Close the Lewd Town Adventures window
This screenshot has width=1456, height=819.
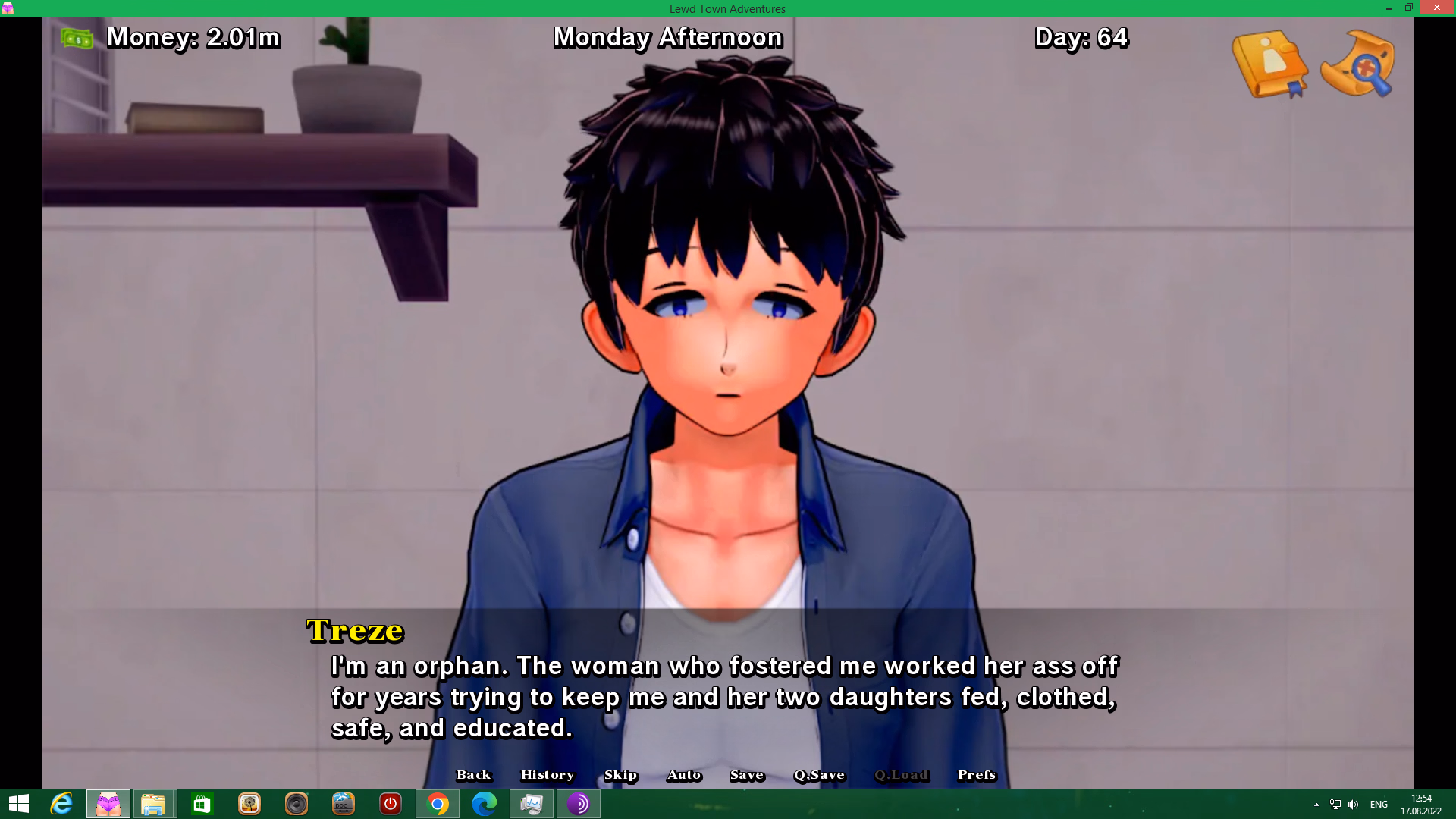point(1436,8)
